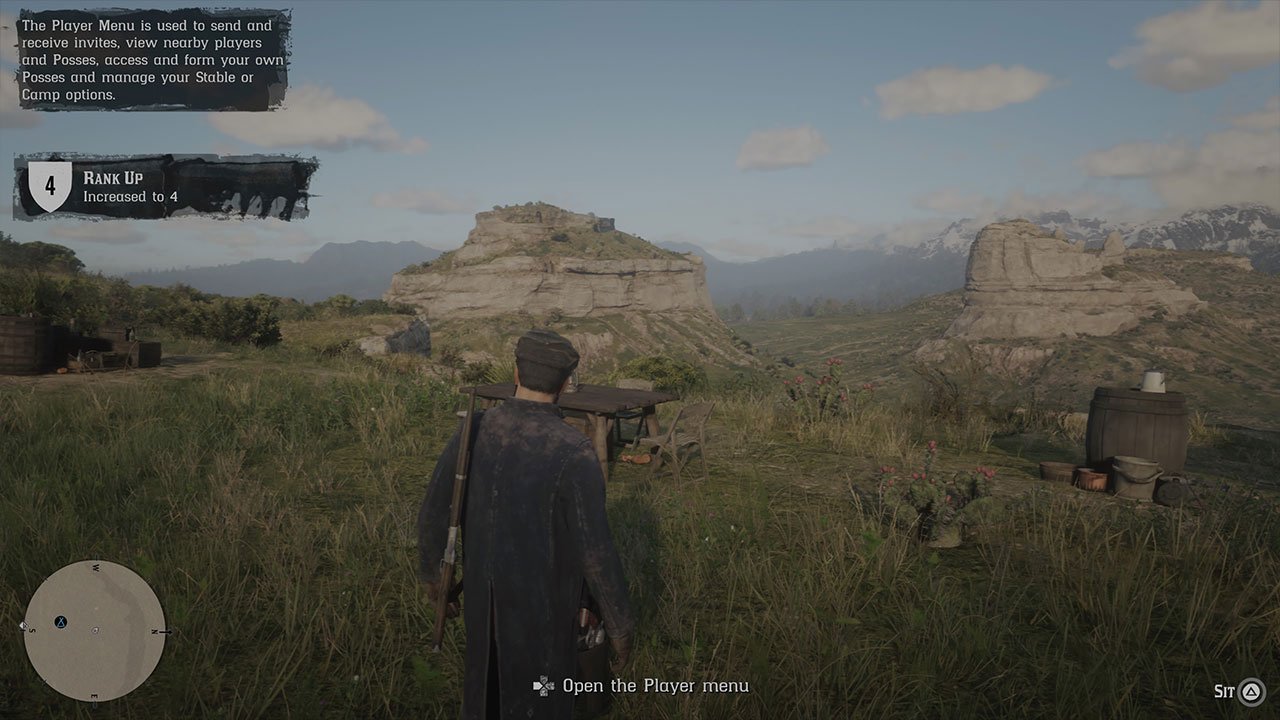The width and height of the screenshot is (1280, 720).
Task: Select the blue camp marker on the minimap
Action: (x=60, y=622)
